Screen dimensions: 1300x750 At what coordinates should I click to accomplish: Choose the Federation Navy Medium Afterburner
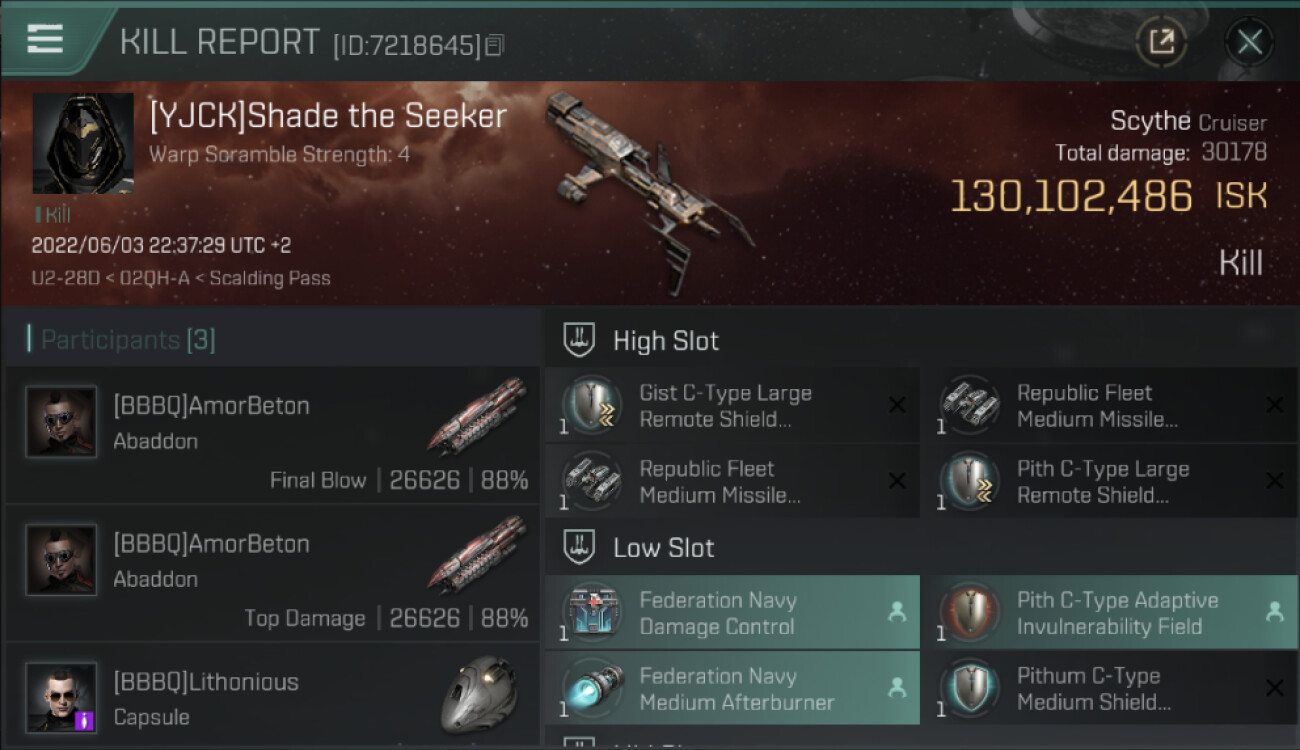pos(732,689)
